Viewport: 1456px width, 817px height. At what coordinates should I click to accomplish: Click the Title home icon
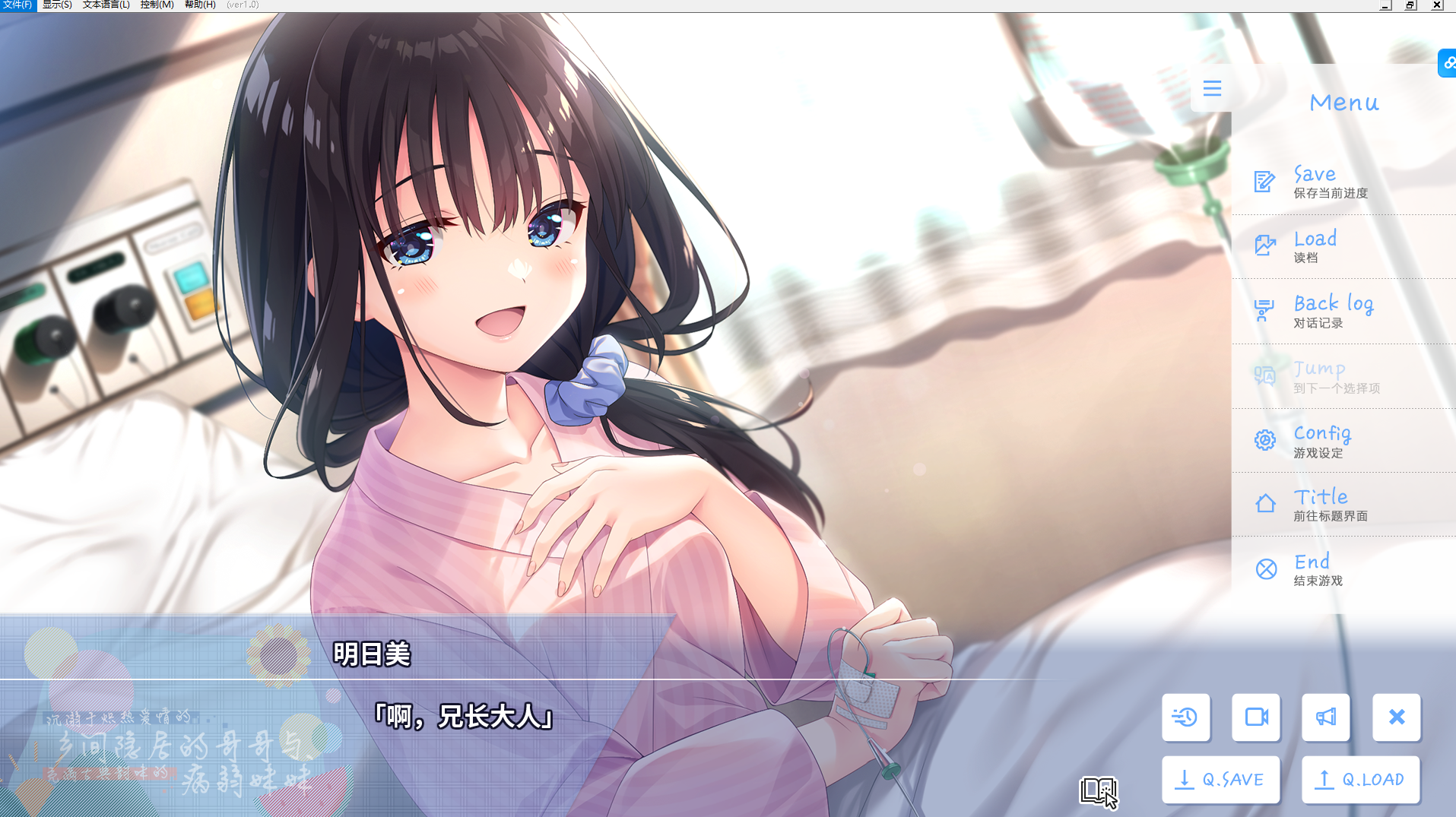(1263, 503)
